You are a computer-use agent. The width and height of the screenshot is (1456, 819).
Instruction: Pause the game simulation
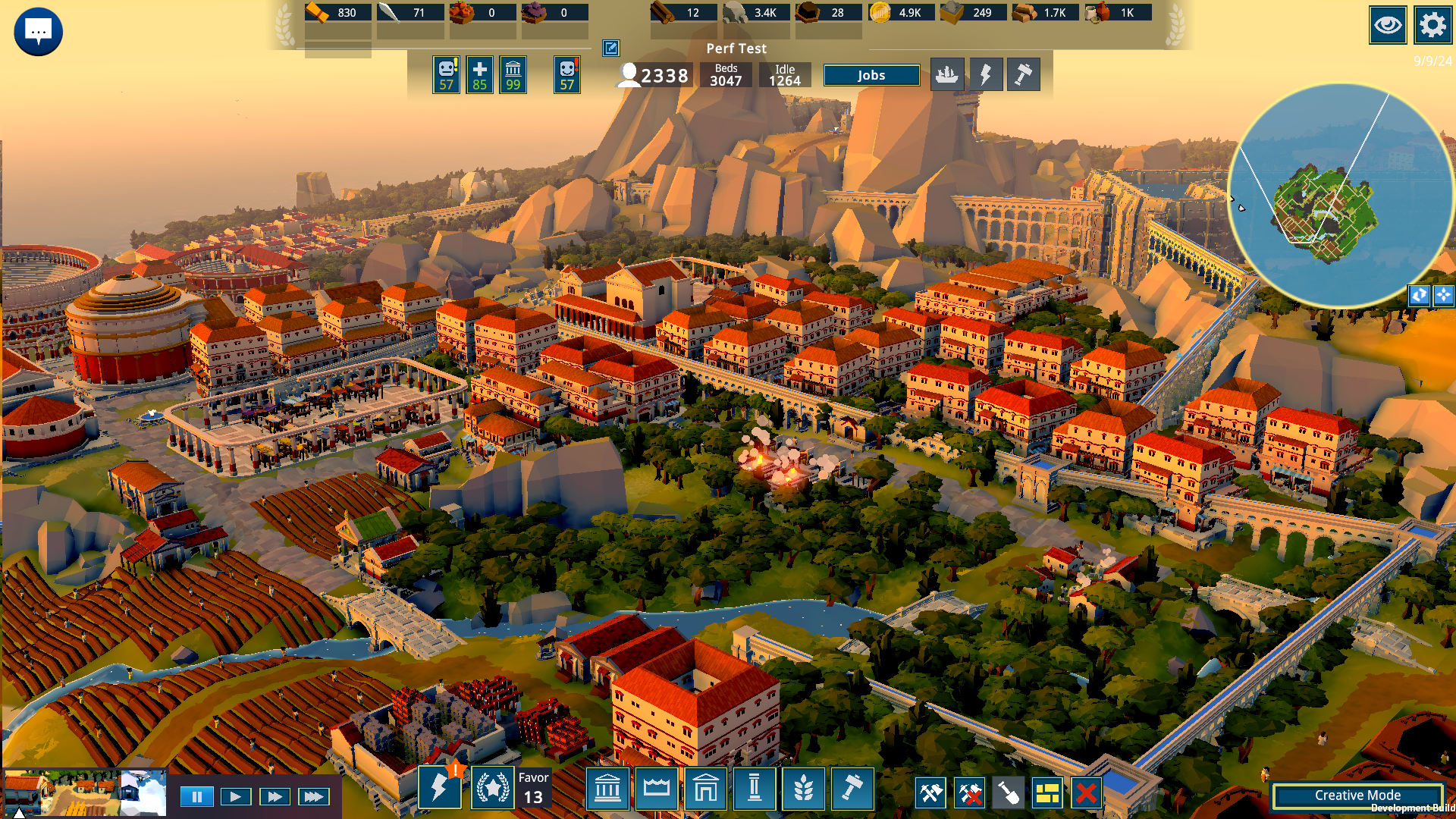(x=197, y=796)
